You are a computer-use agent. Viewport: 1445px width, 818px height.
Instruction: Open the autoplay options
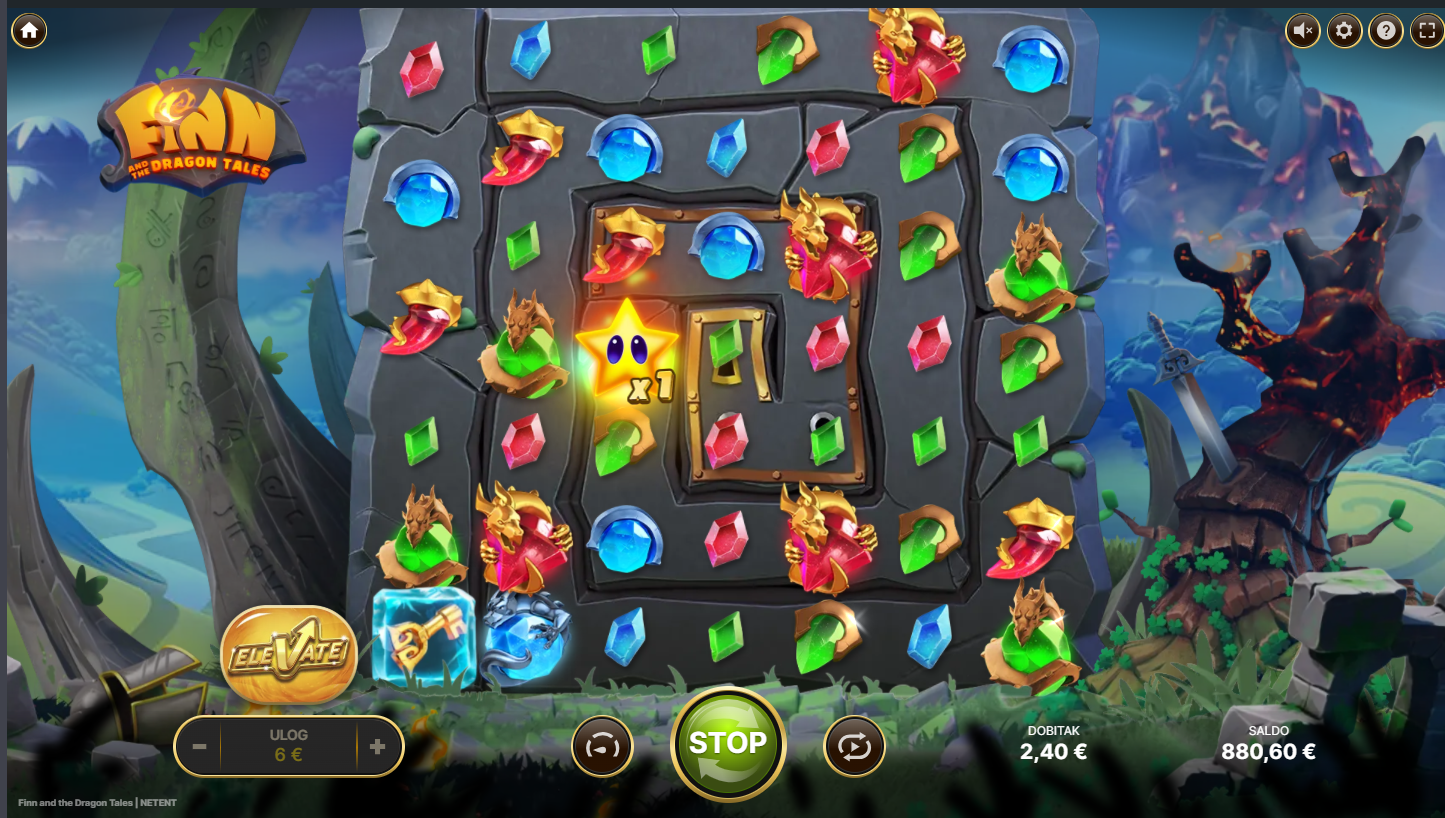(x=854, y=747)
